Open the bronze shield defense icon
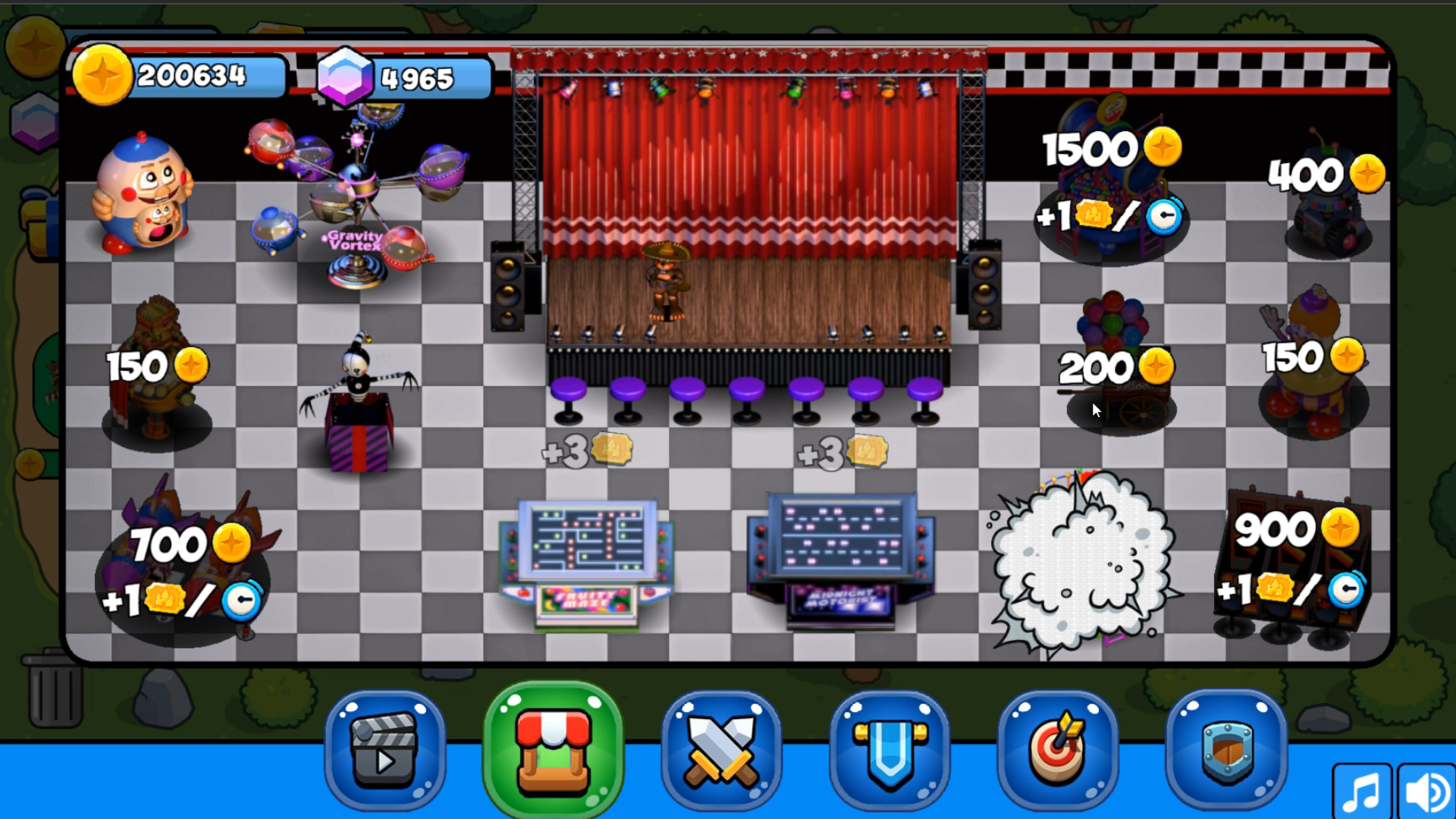1456x819 pixels. point(1227,749)
